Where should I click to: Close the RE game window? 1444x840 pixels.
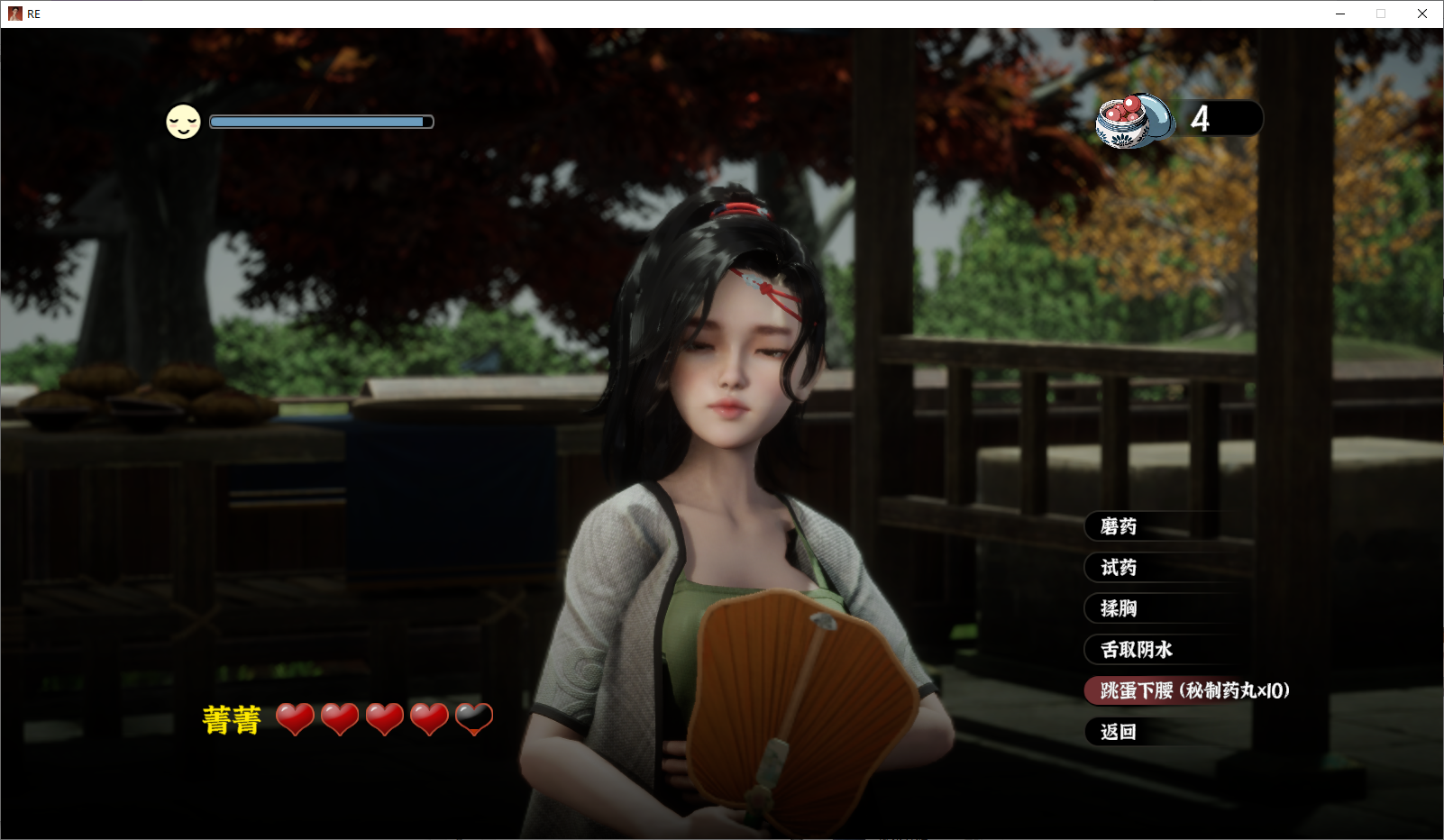pos(1422,14)
